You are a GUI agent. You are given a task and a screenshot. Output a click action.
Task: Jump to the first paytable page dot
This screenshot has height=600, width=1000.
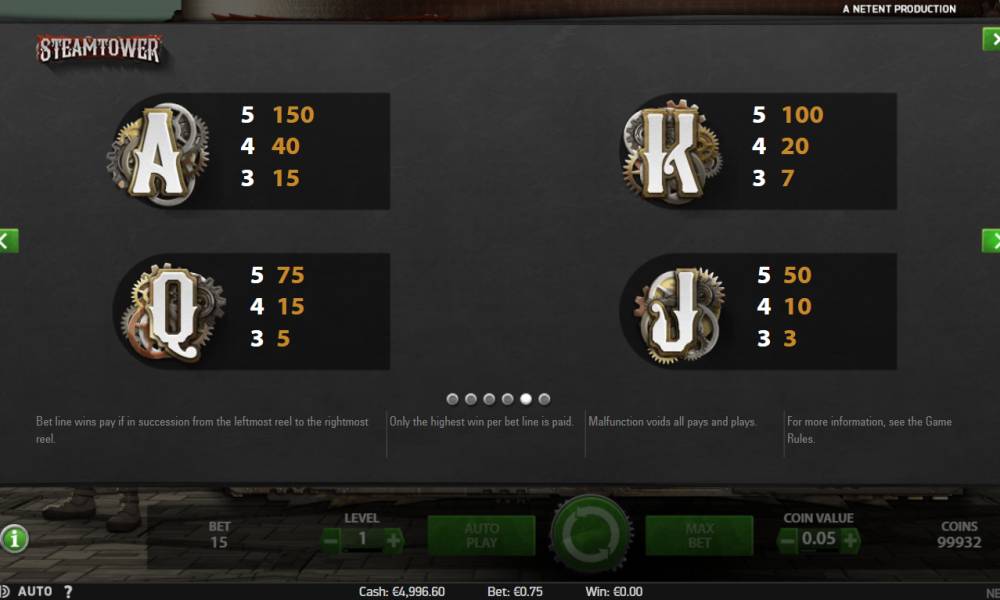(452, 399)
